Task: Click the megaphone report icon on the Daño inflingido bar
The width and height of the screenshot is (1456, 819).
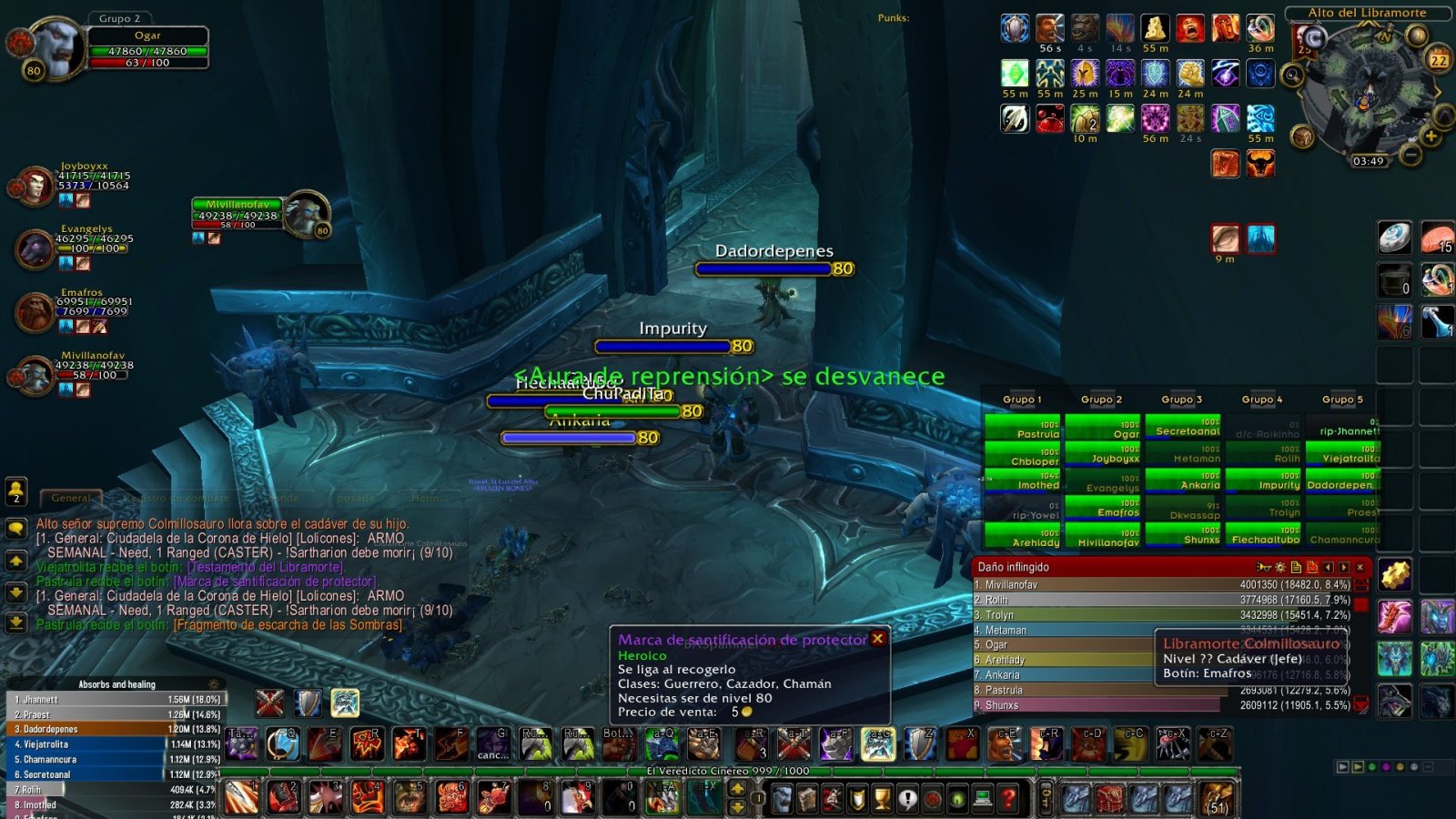Action: (1265, 566)
